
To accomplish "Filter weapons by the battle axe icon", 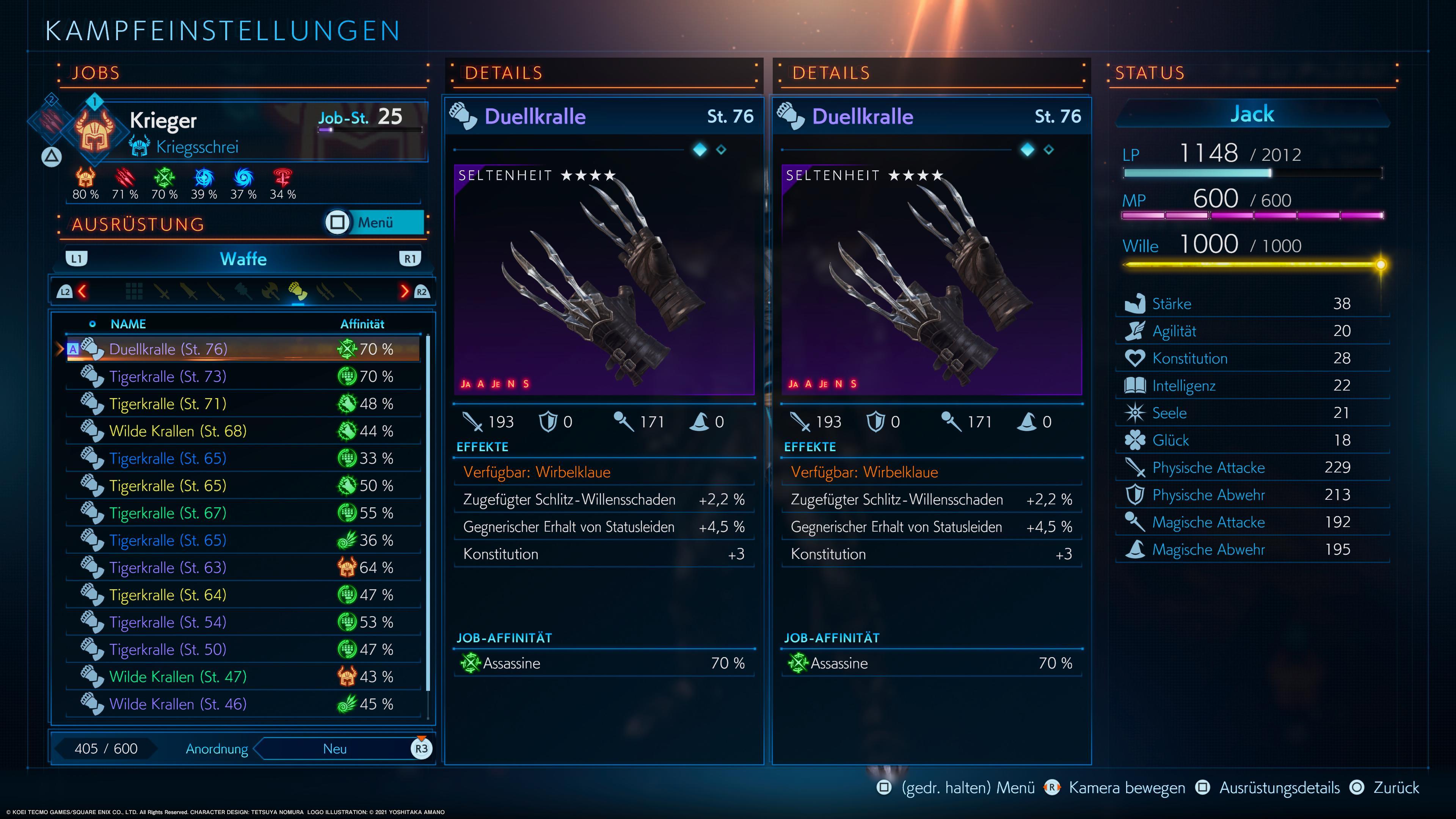I will (x=271, y=291).
